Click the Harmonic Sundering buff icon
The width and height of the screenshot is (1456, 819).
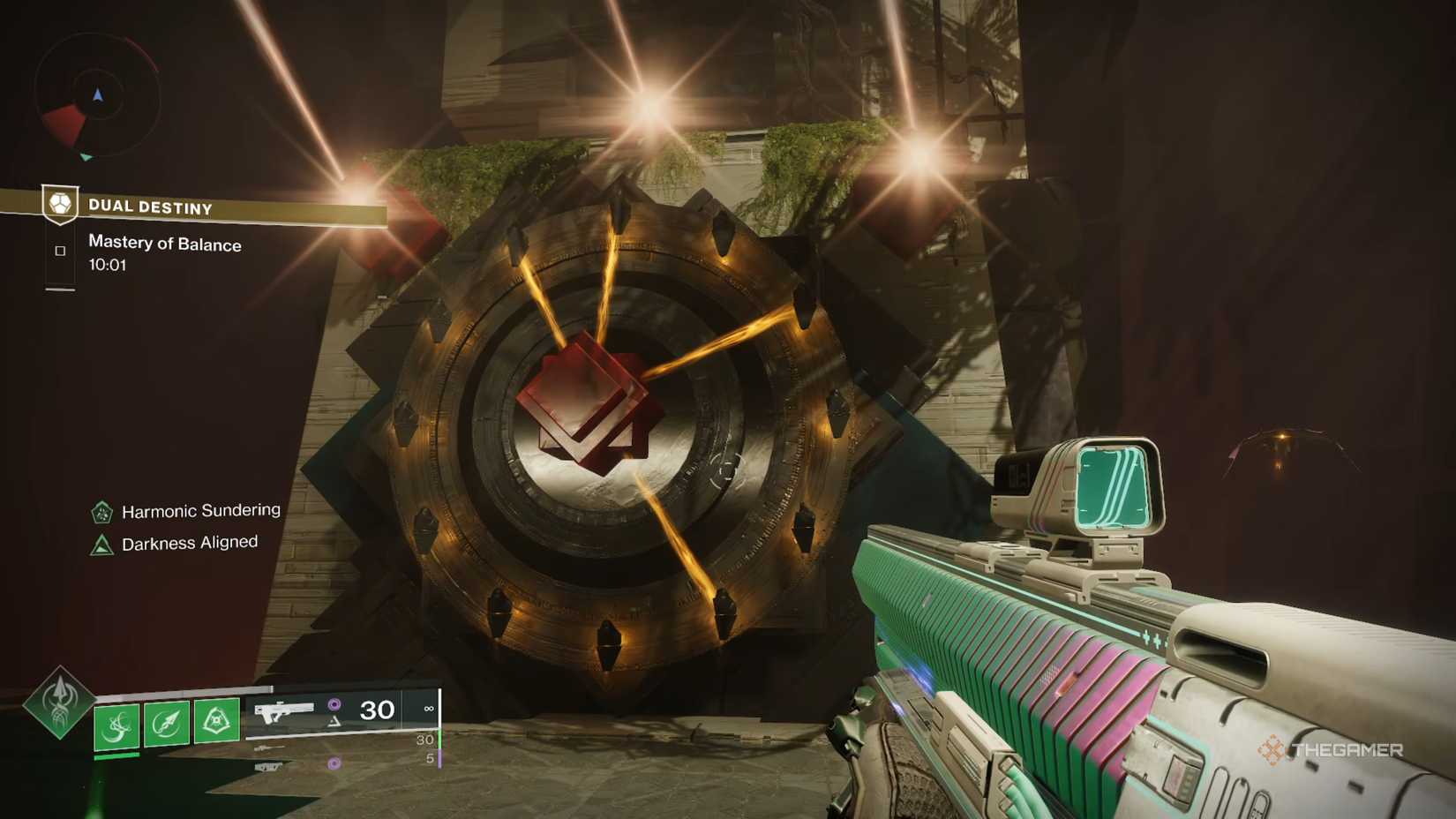pos(103,510)
